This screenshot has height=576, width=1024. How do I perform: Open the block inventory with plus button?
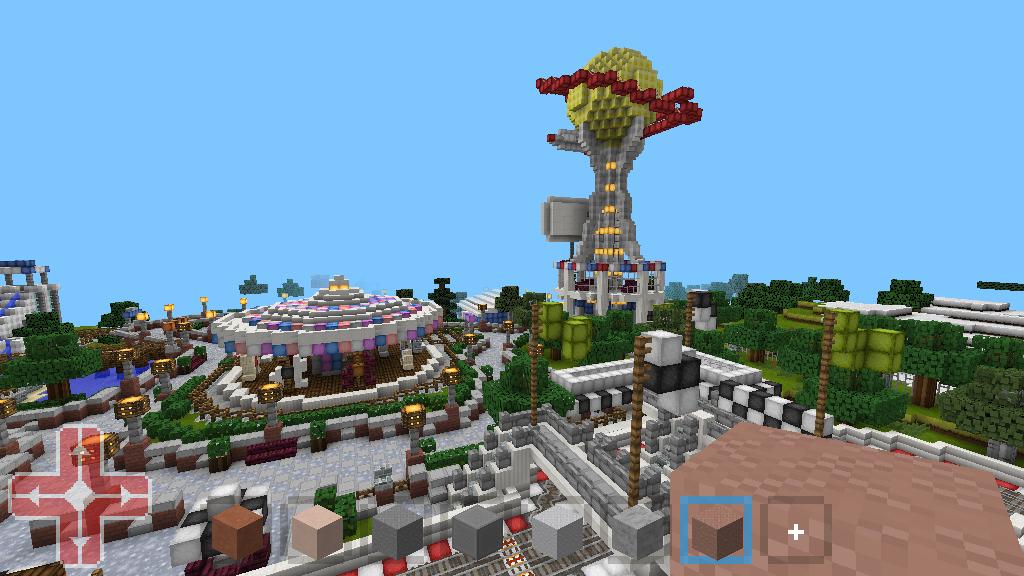796,532
